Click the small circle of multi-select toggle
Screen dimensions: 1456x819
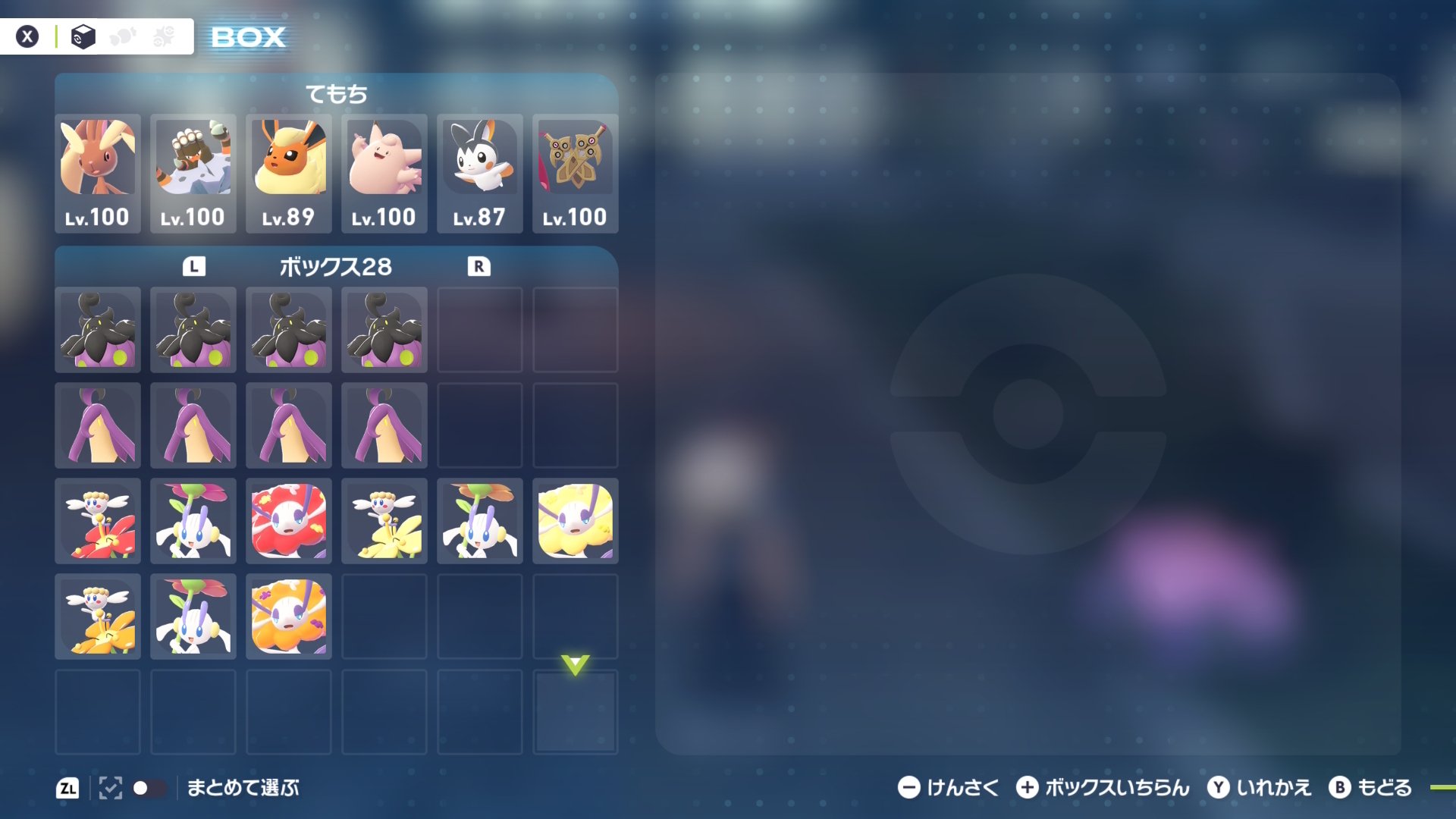click(x=139, y=788)
